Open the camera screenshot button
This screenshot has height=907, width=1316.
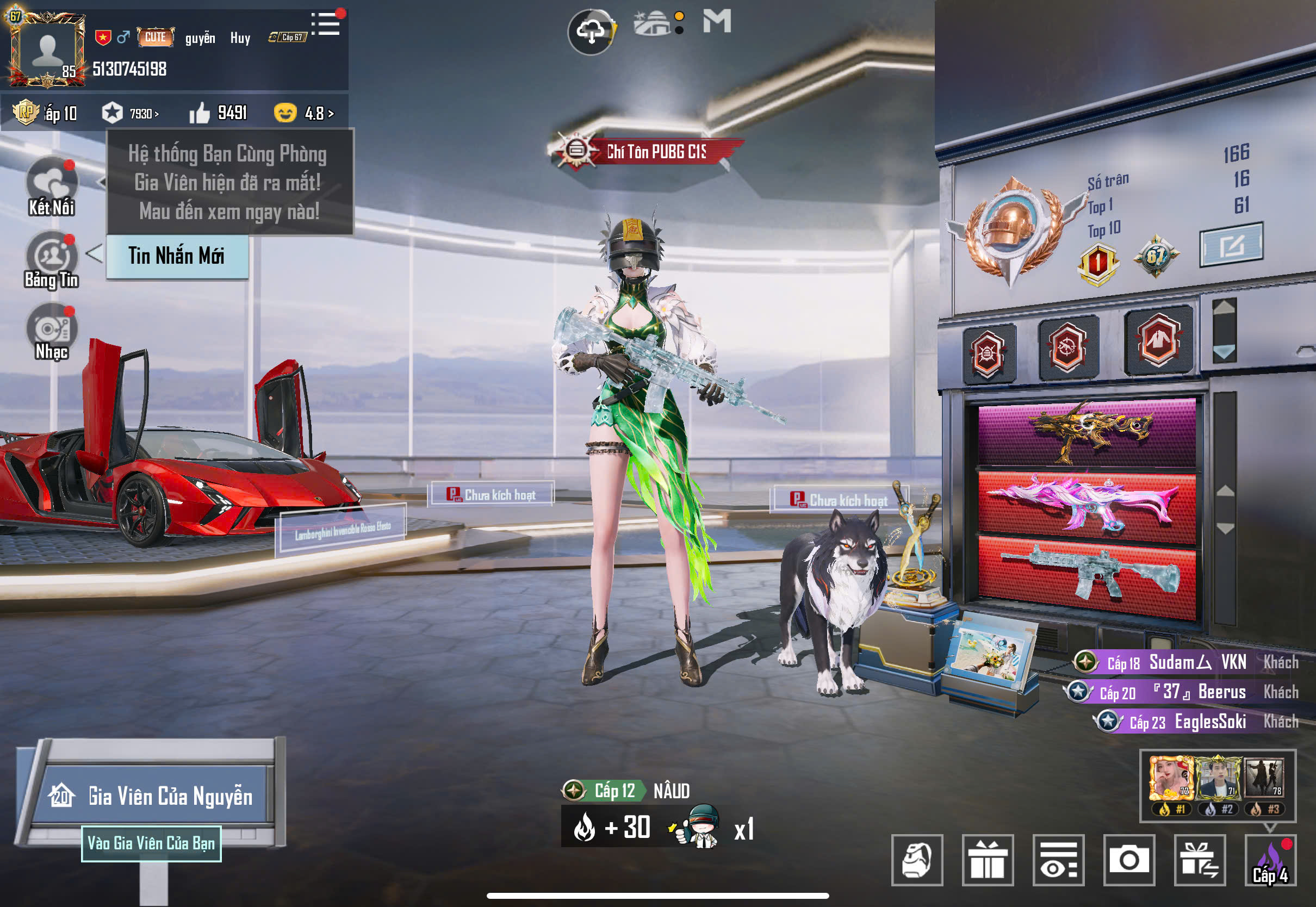1128,860
